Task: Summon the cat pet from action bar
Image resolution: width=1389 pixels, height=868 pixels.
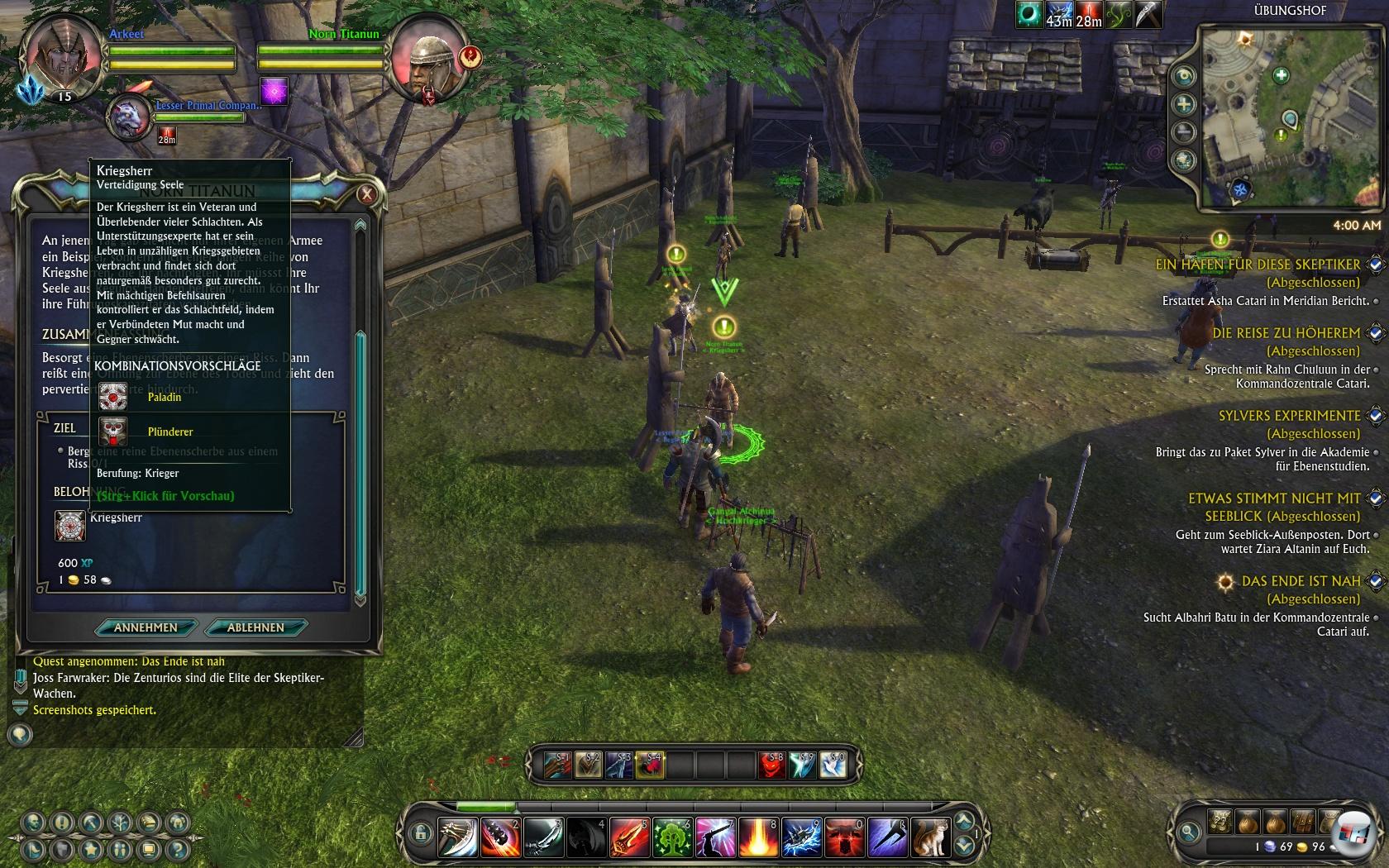Action: pyautogui.click(x=930, y=838)
